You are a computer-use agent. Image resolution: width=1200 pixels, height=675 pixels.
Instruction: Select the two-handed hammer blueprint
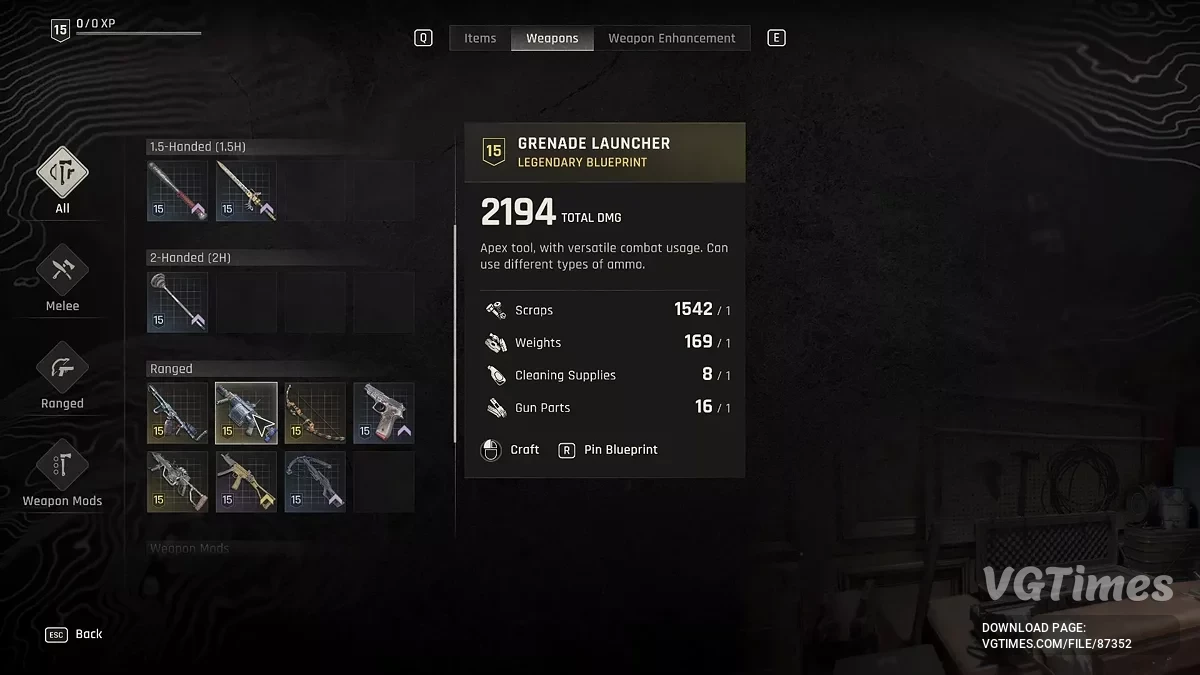[x=177, y=302]
